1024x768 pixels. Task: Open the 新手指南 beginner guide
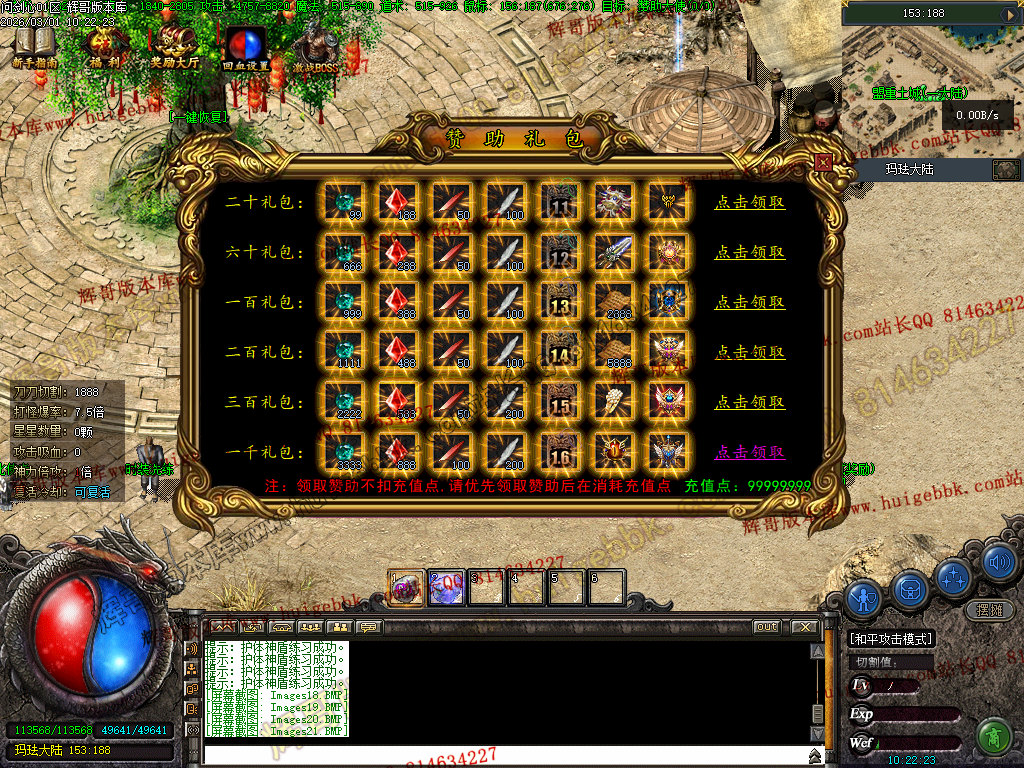35,47
